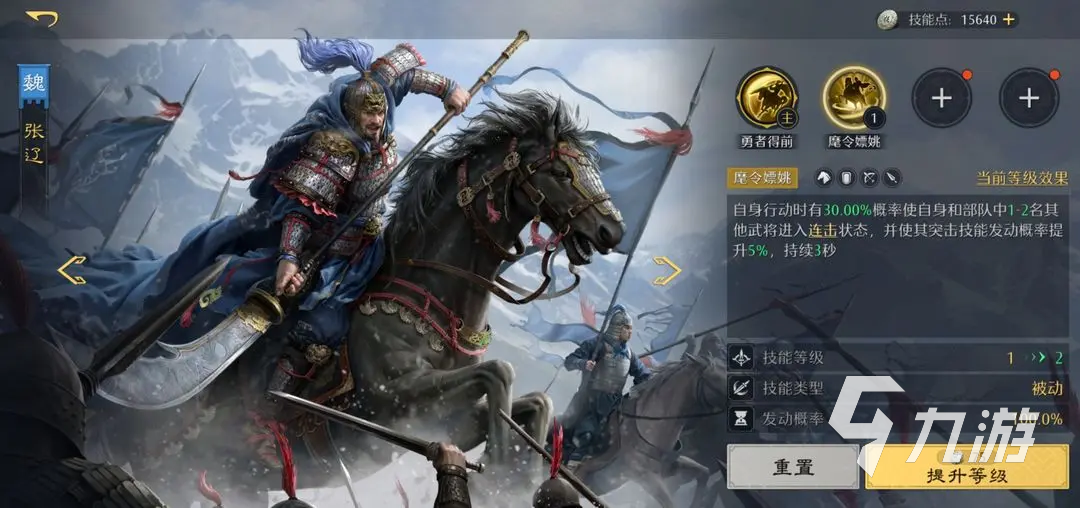Switch to the next general with right arrow
This screenshot has height=508, width=1080.
pyautogui.click(x=667, y=270)
